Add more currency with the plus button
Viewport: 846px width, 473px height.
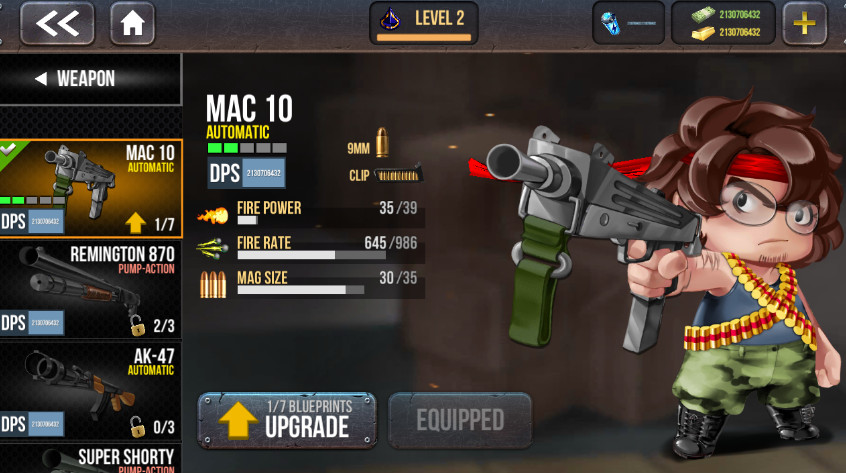[803, 23]
